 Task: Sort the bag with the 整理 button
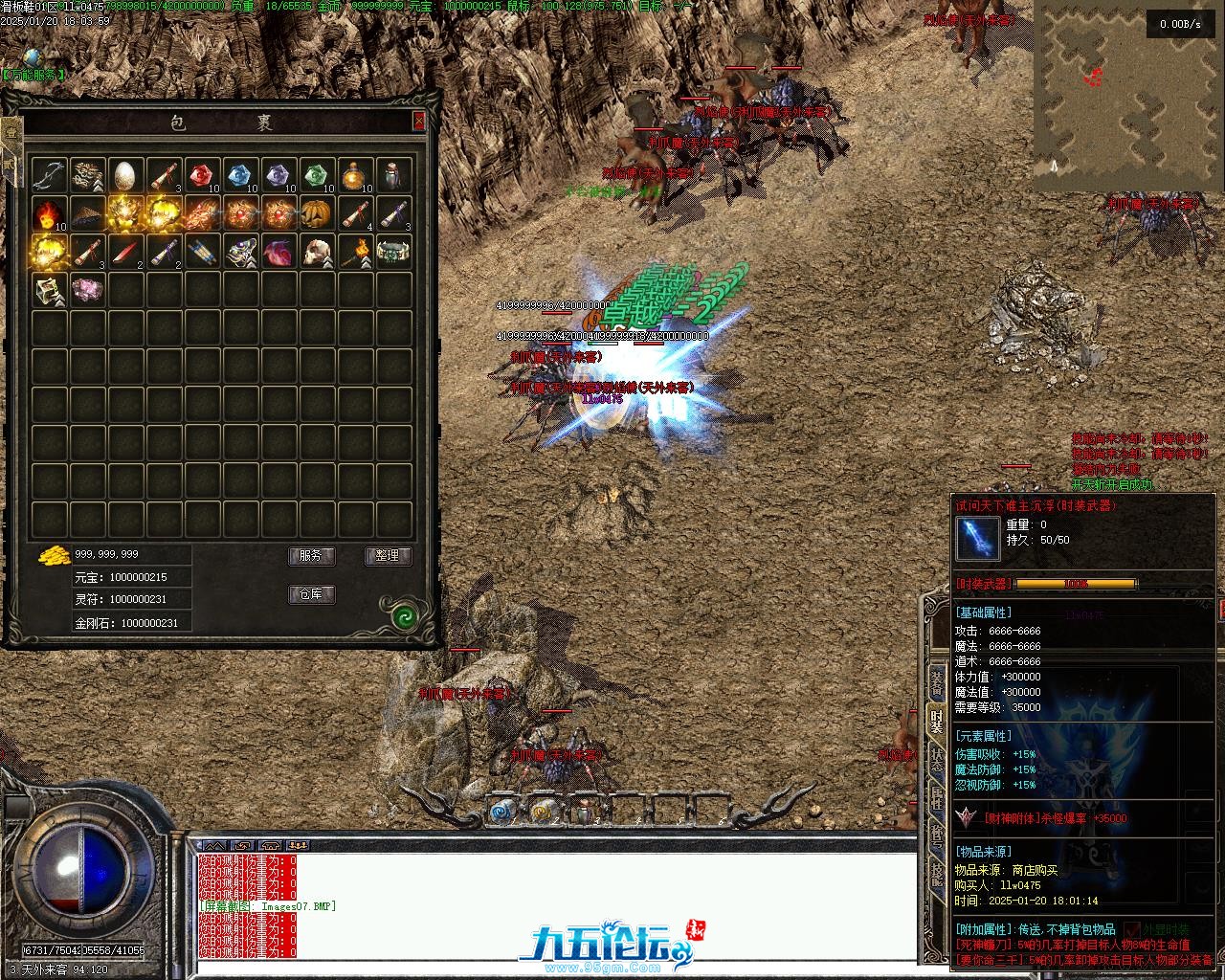[388, 556]
